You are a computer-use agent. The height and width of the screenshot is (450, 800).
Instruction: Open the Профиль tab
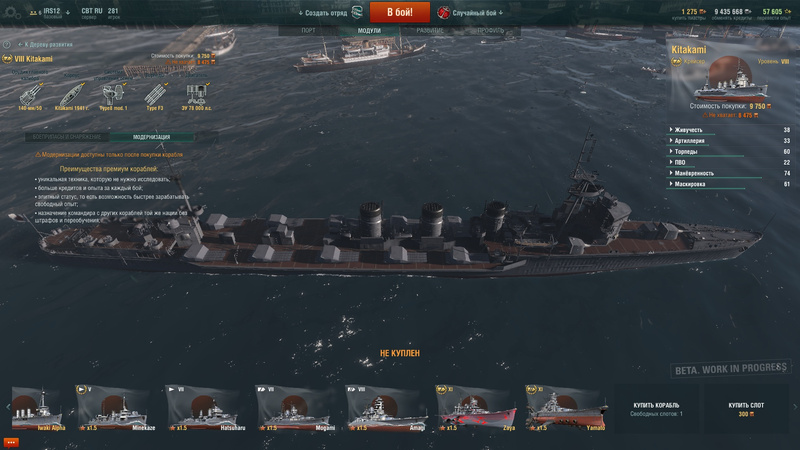point(490,31)
